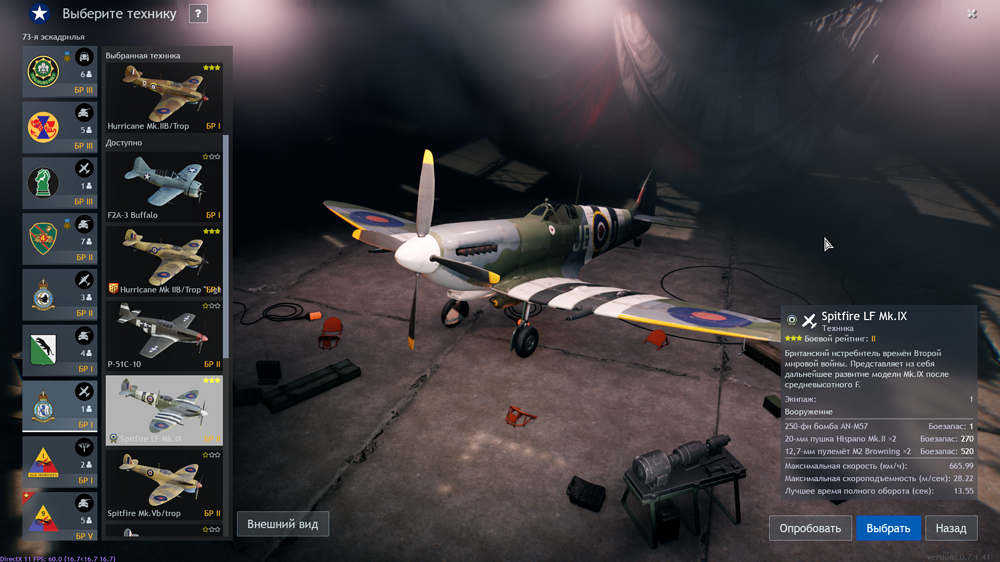The height and width of the screenshot is (562, 1000).
Task: Go back with the Назад button
Action: (951, 528)
